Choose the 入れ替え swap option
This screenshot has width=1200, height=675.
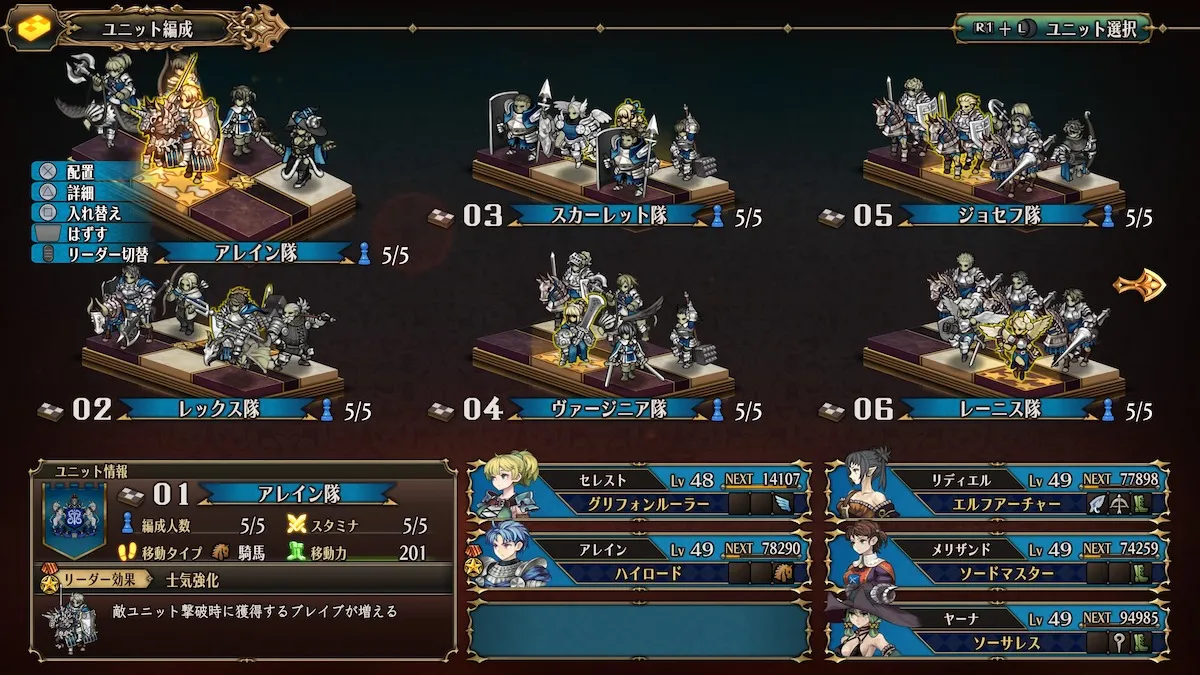click(x=92, y=212)
